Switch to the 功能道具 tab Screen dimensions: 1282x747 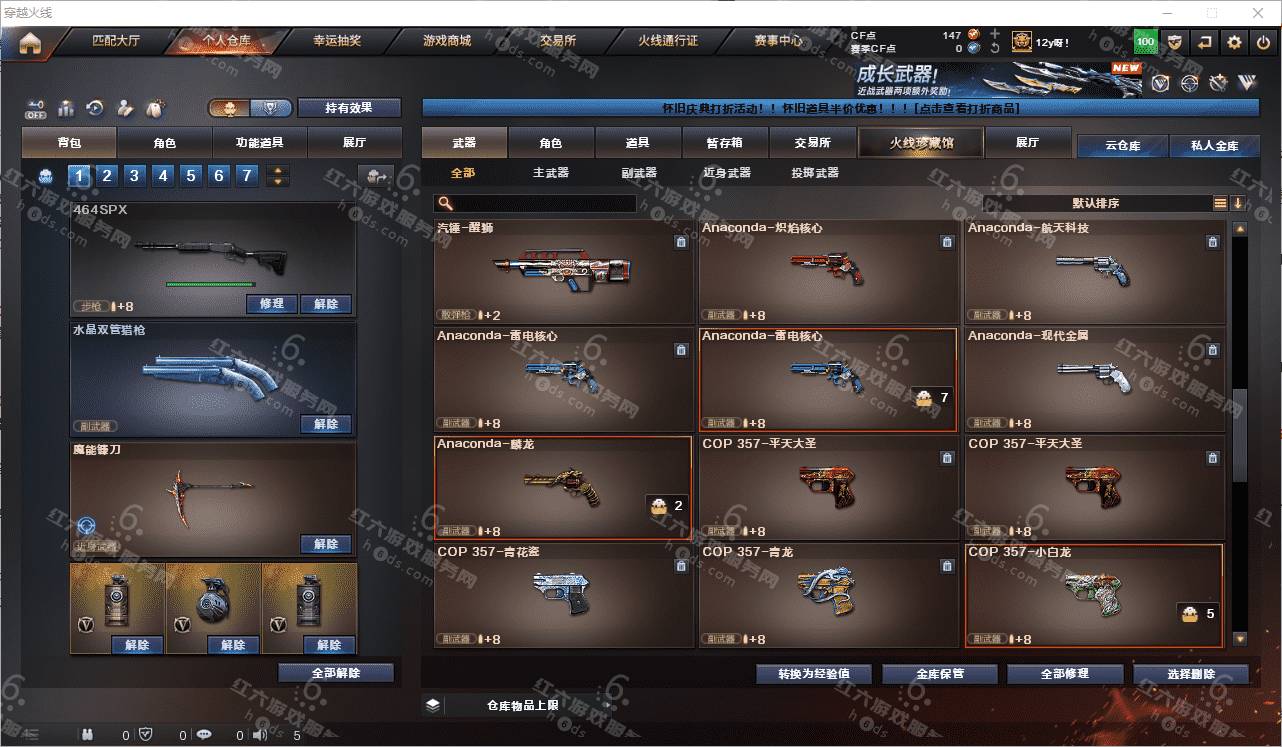point(259,143)
